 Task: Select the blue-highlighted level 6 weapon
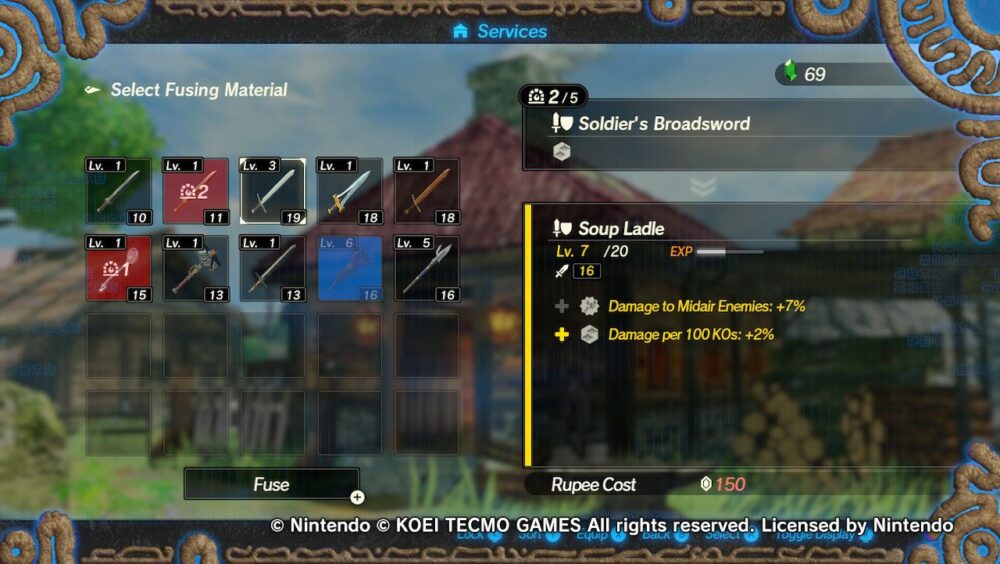click(x=350, y=268)
